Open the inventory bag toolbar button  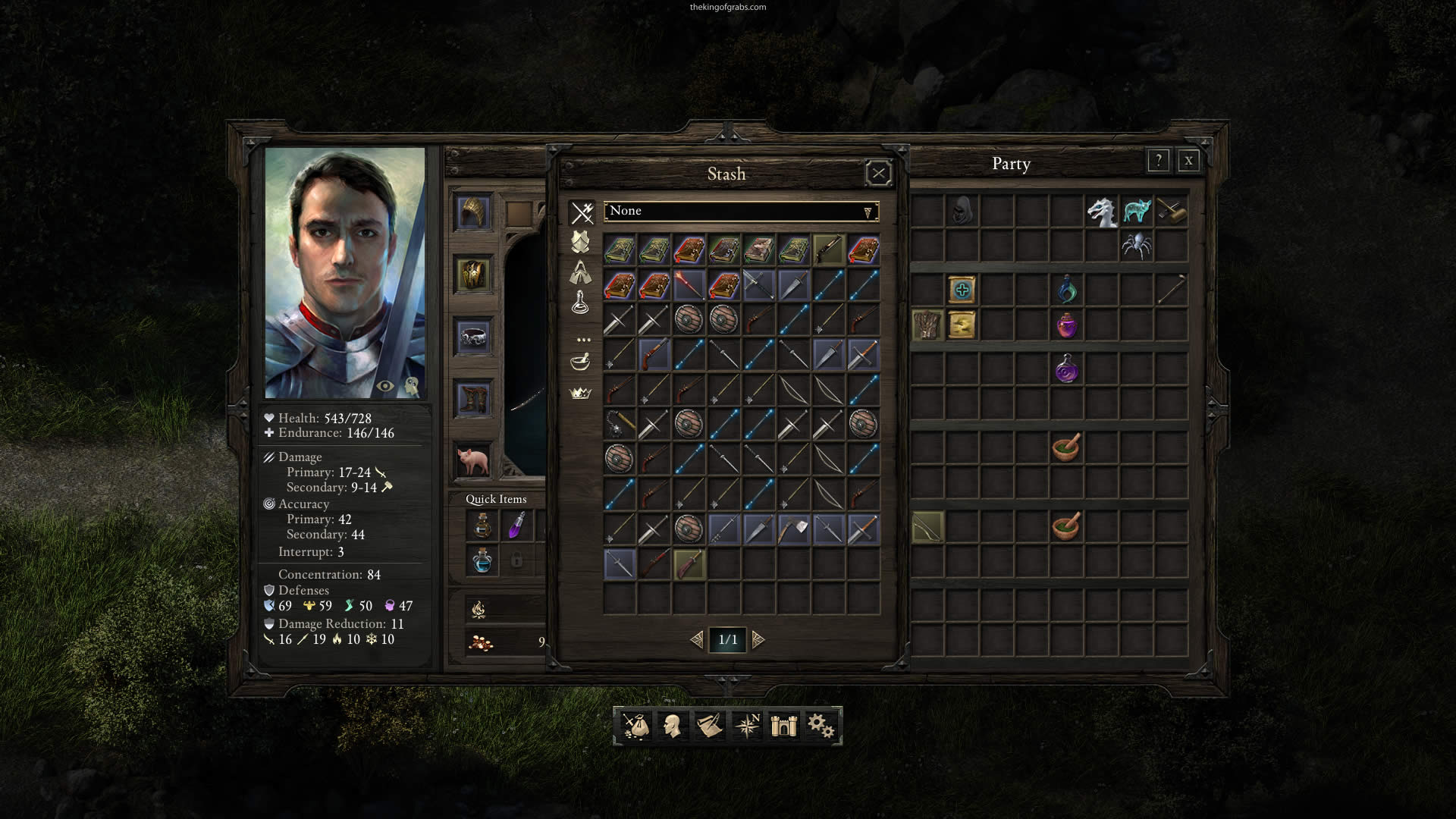tap(635, 726)
